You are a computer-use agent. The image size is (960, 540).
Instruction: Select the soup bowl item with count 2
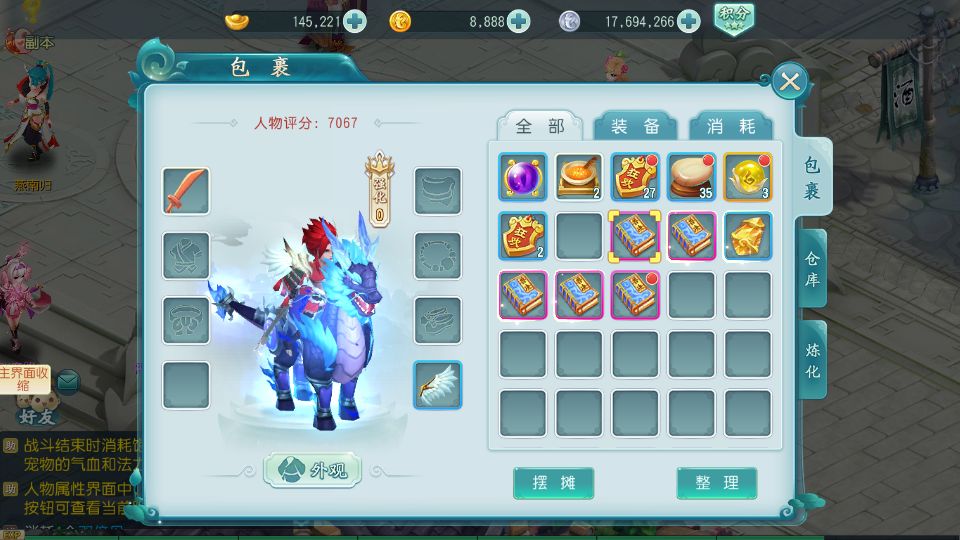(579, 177)
